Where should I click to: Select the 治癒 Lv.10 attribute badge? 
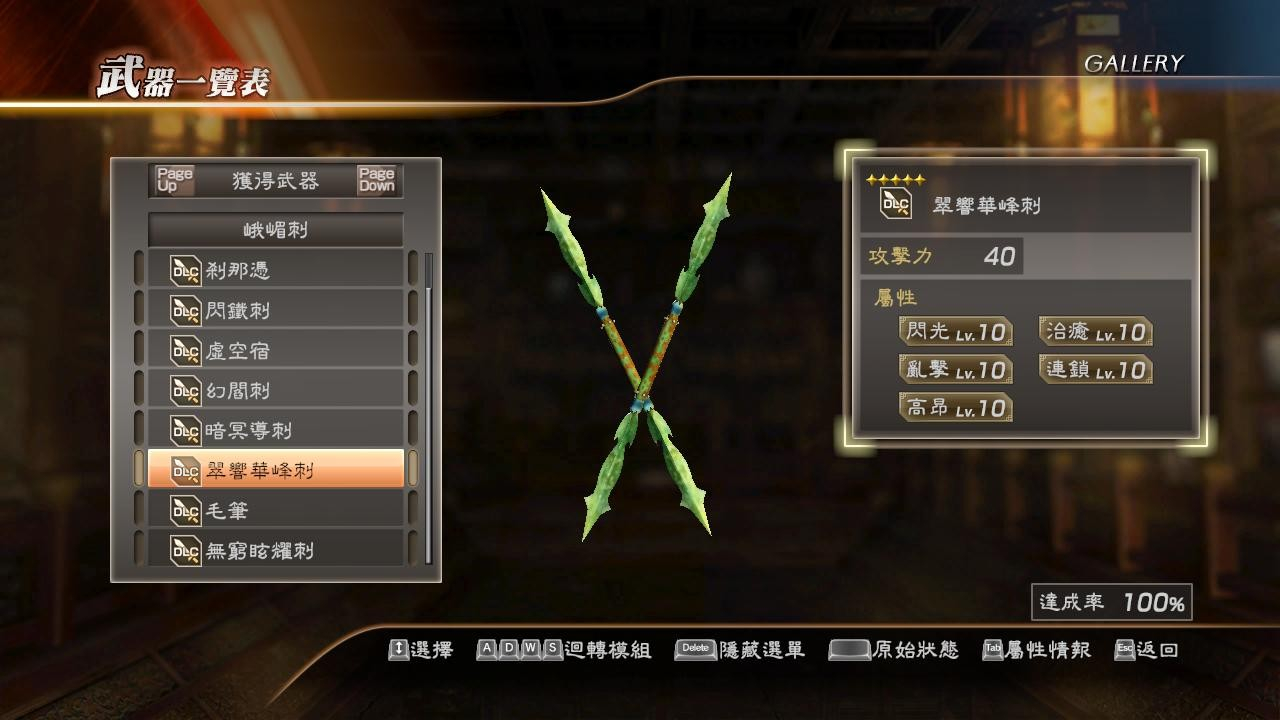pyautogui.click(x=1093, y=333)
